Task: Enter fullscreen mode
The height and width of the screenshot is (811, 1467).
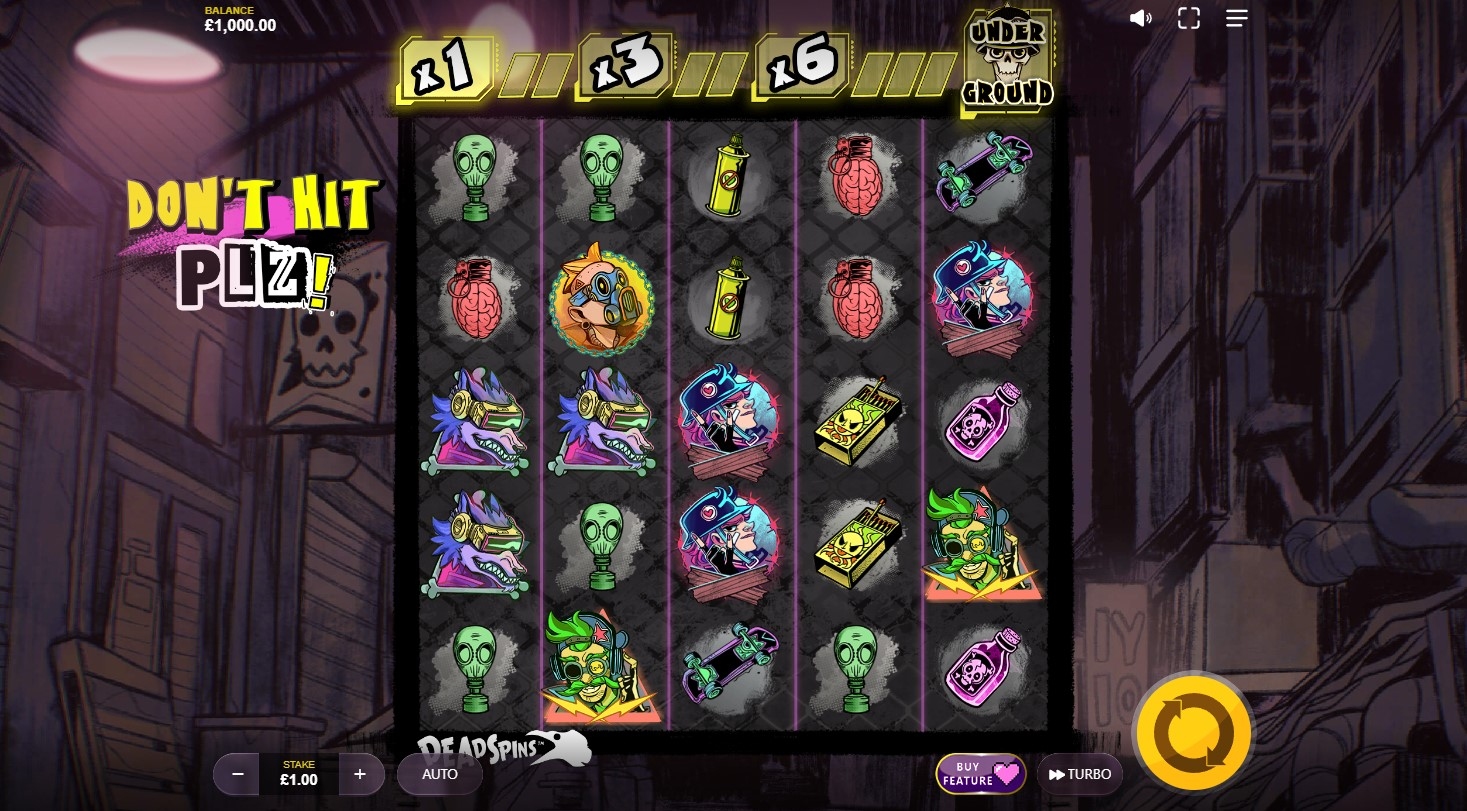Action: pyautogui.click(x=1188, y=18)
